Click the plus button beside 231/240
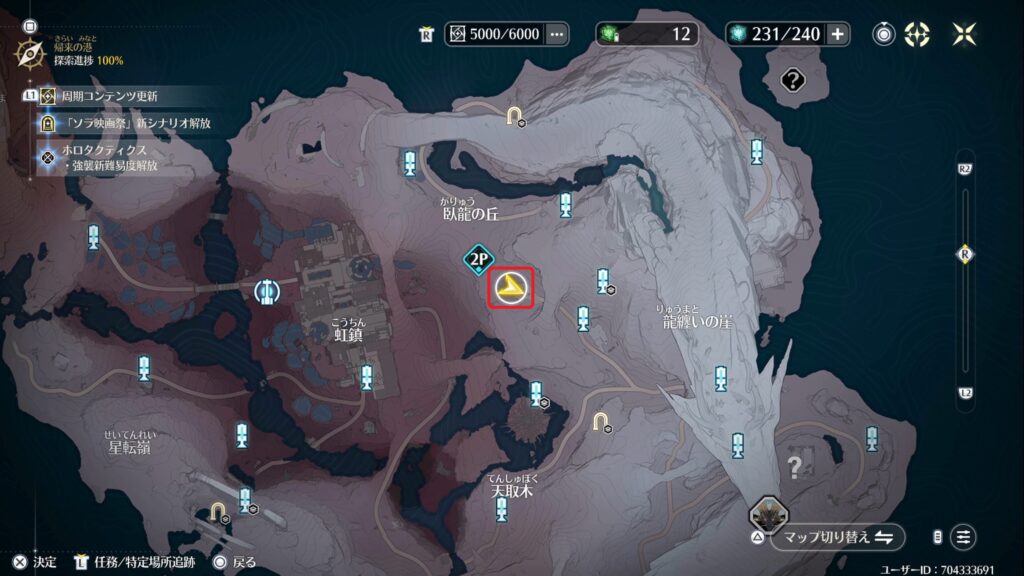The height and width of the screenshot is (576, 1024). pos(837,34)
